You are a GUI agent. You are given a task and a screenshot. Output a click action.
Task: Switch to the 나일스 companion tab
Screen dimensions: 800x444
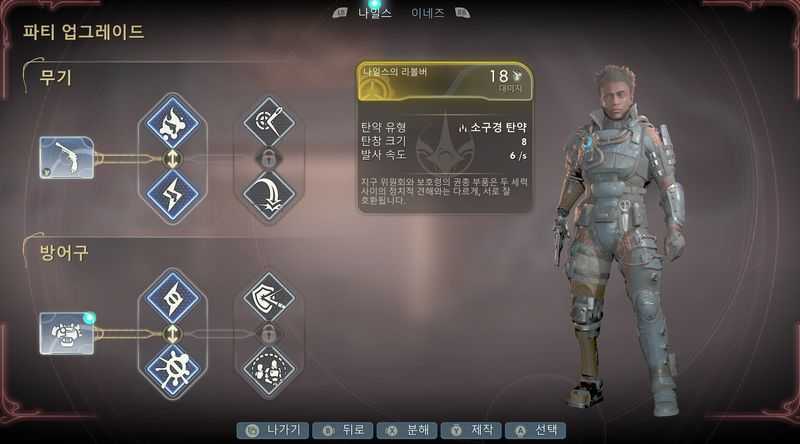(374, 13)
